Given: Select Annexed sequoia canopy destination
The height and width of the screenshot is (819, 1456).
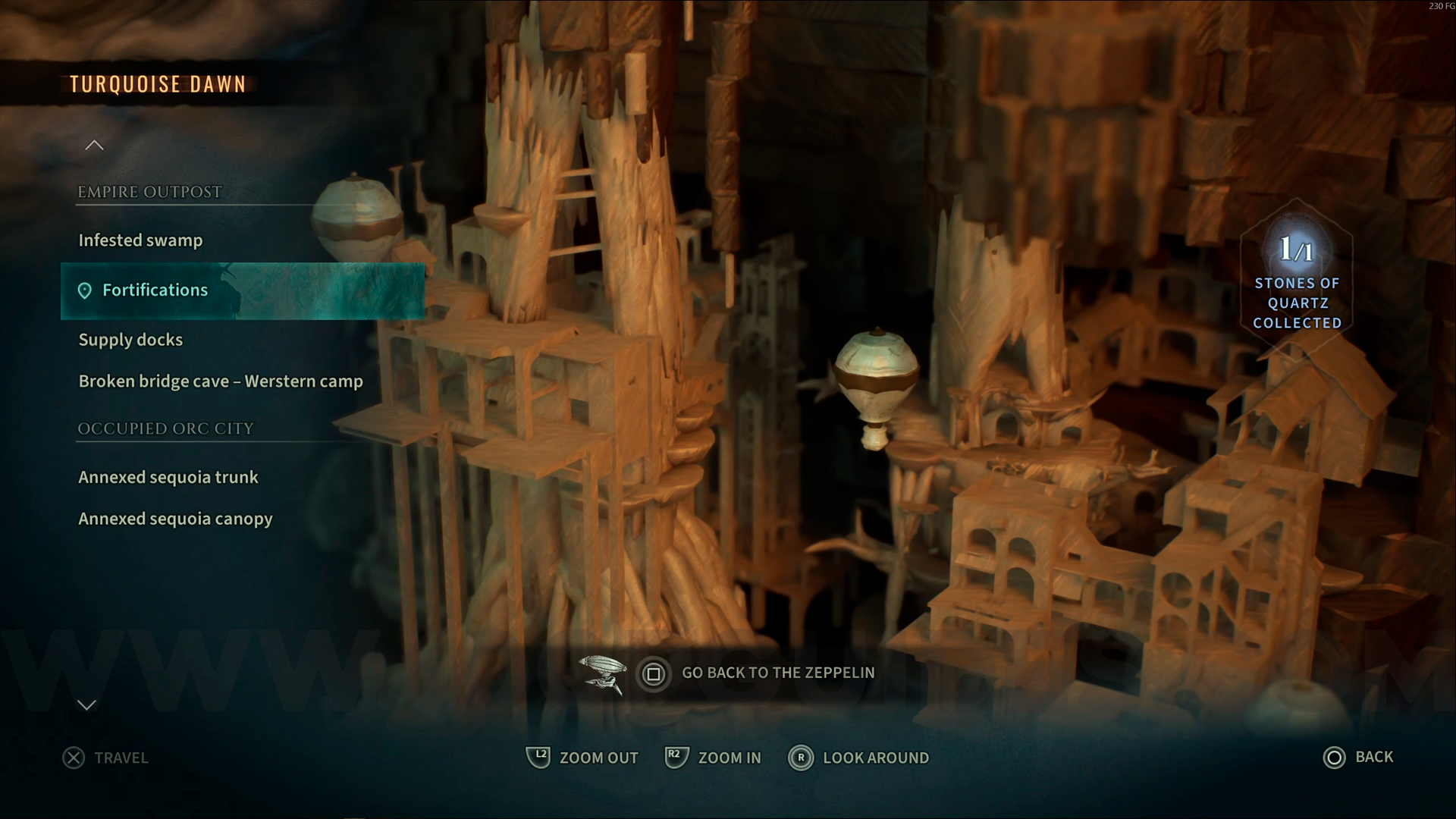Looking at the screenshot, I should tap(175, 519).
